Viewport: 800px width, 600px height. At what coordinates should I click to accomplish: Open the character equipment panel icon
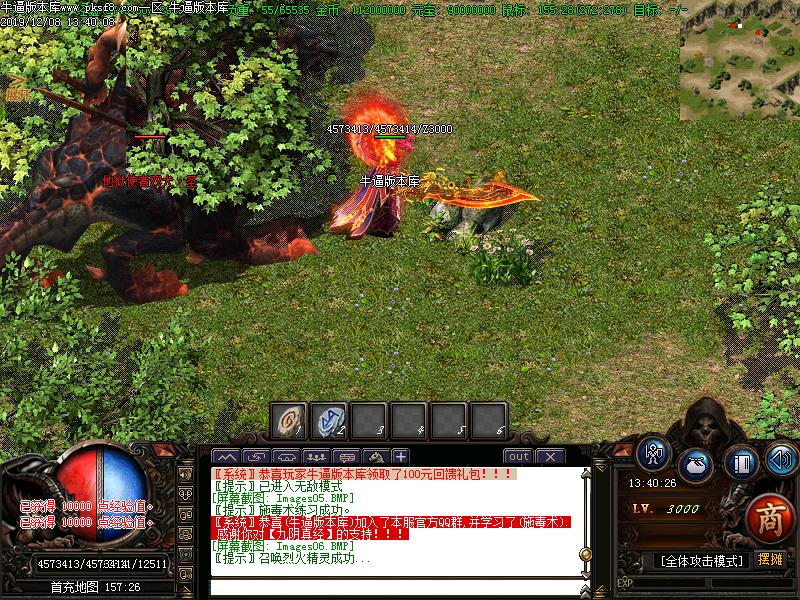654,454
